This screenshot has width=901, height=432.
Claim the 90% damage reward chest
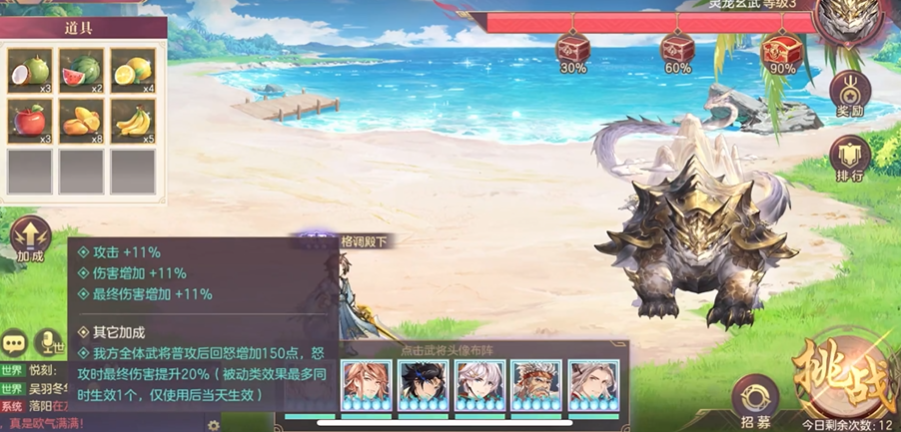click(782, 47)
